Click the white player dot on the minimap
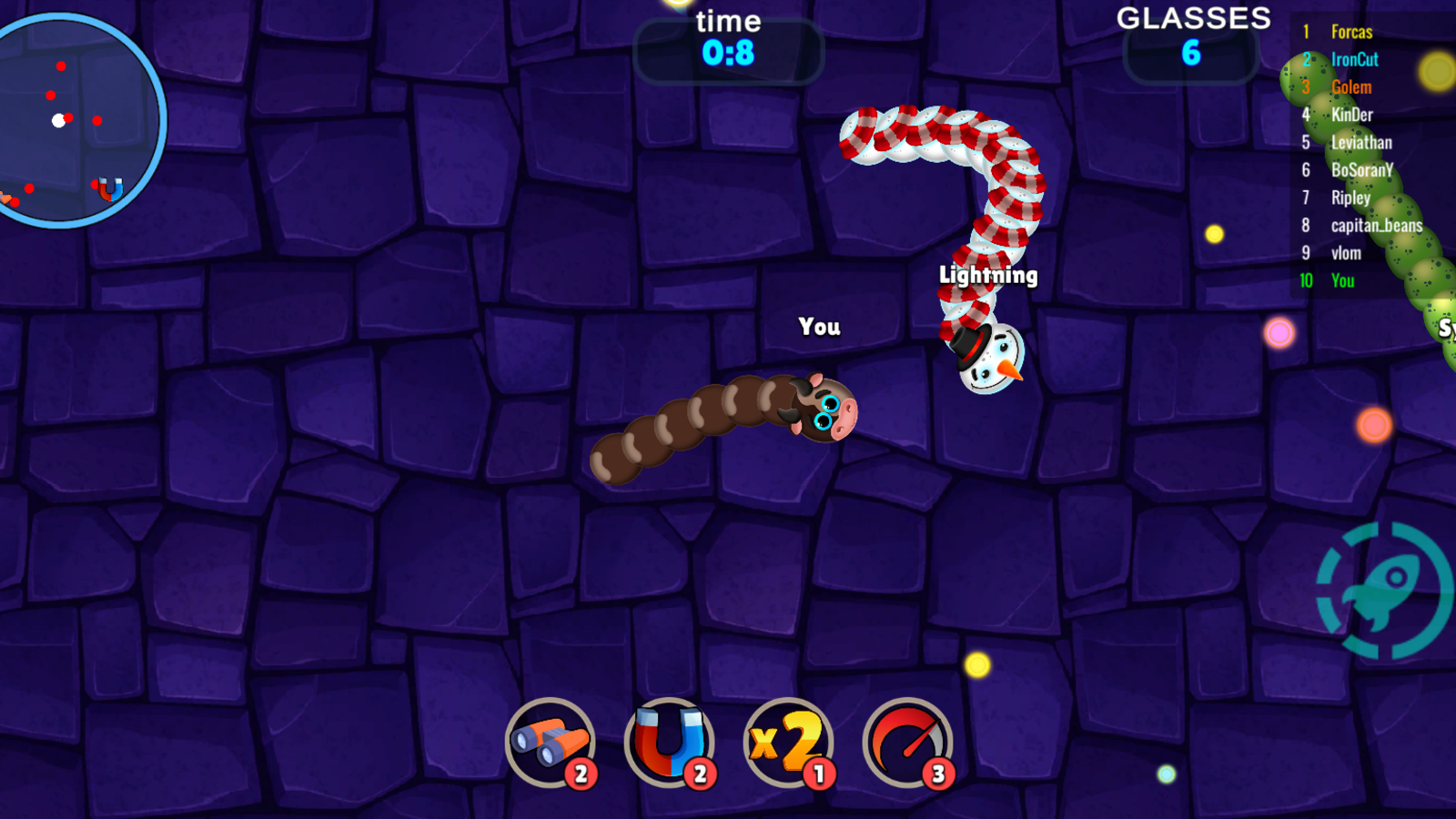The height and width of the screenshot is (819, 1456). (56, 119)
